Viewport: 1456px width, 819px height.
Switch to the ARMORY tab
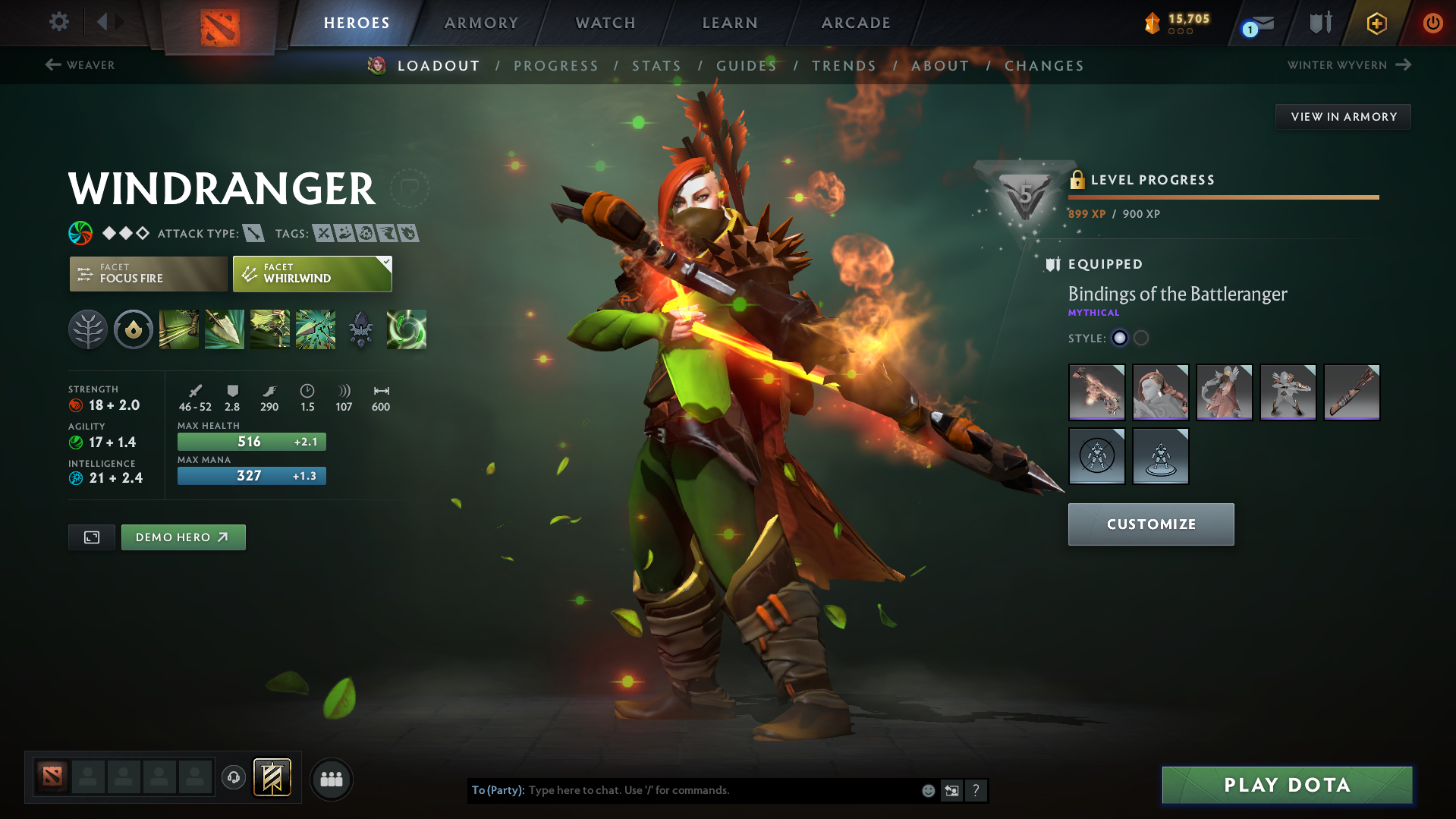coord(481,23)
